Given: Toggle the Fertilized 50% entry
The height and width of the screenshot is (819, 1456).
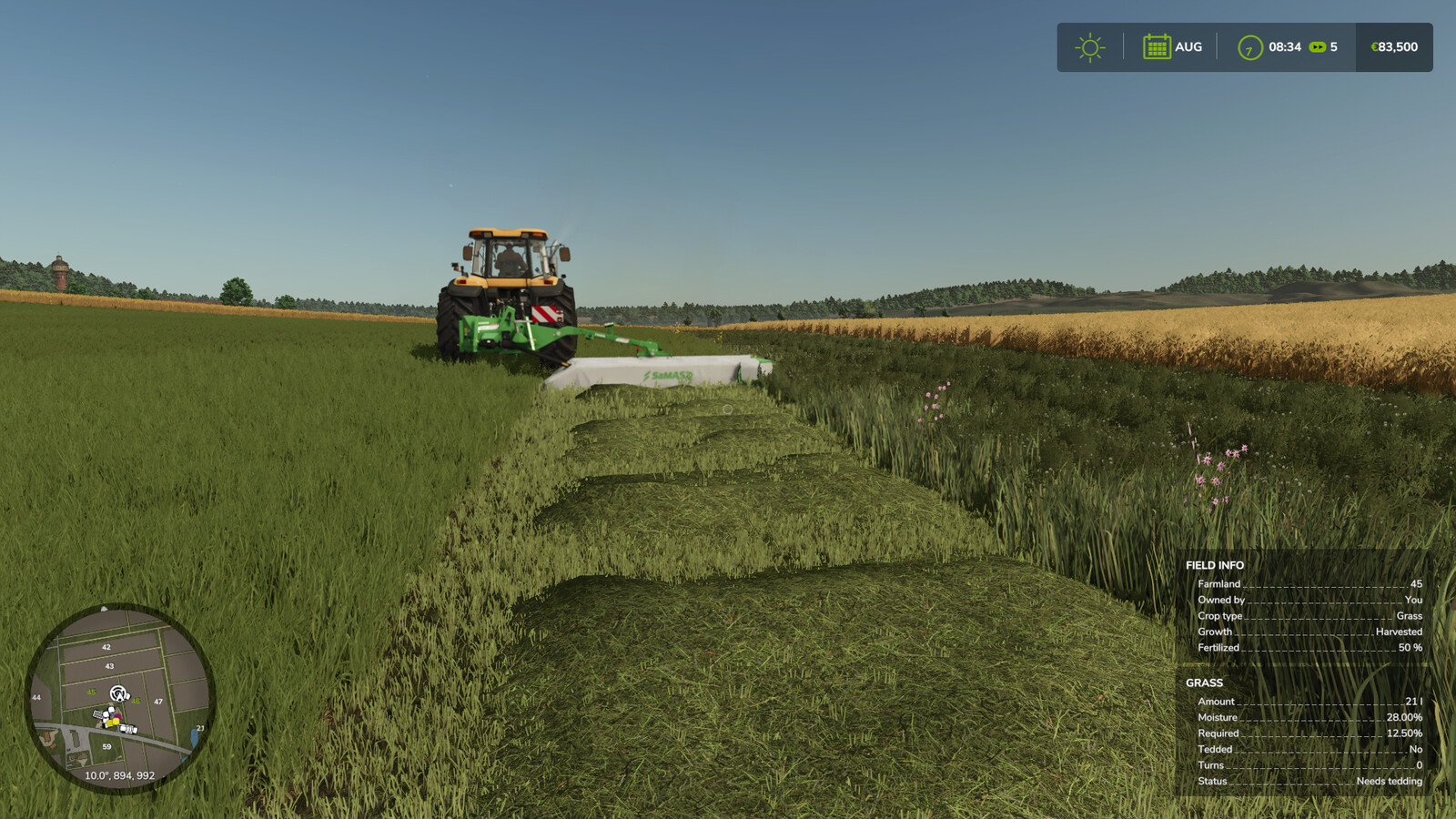Looking at the screenshot, I should (1310, 648).
